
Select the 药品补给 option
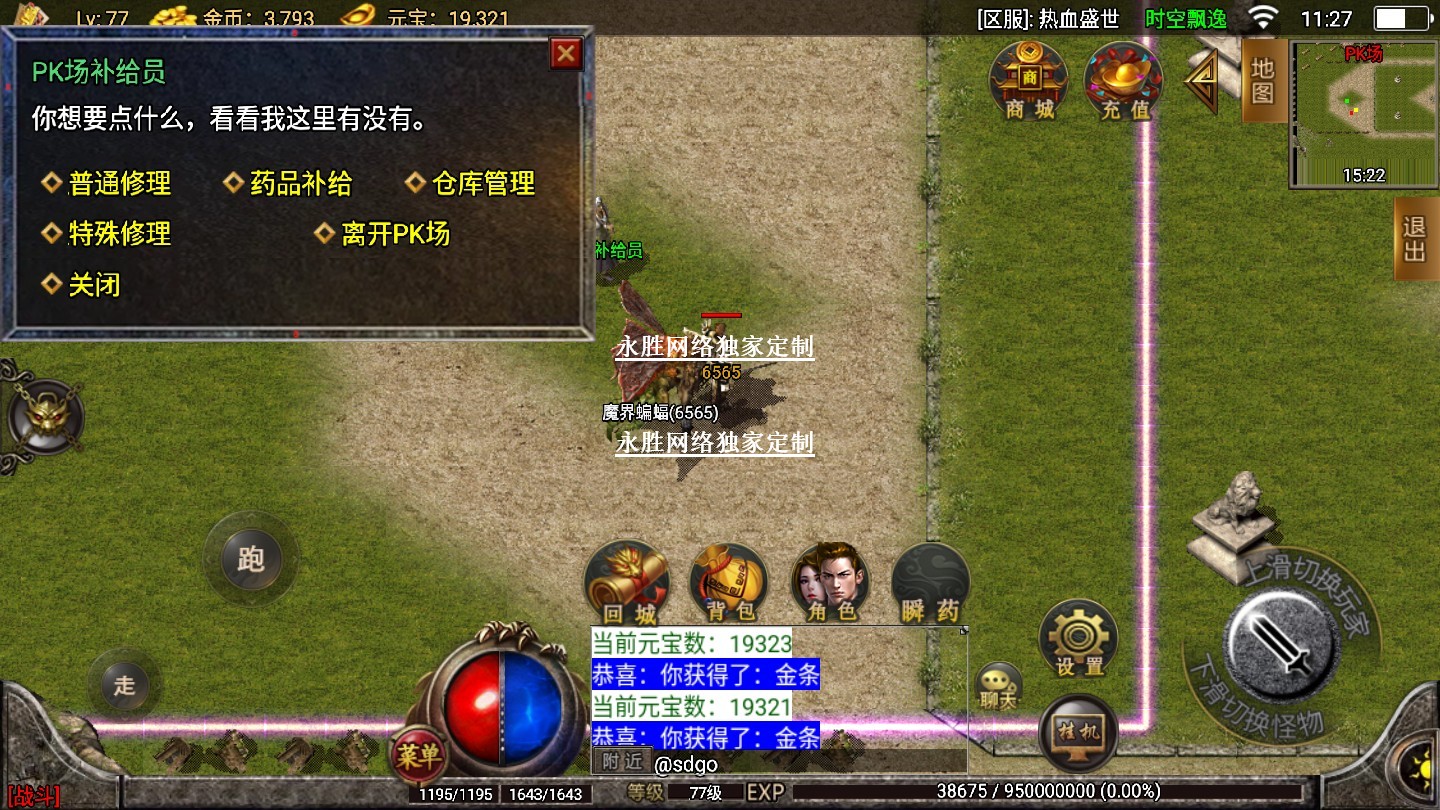pyautogui.click(x=300, y=184)
